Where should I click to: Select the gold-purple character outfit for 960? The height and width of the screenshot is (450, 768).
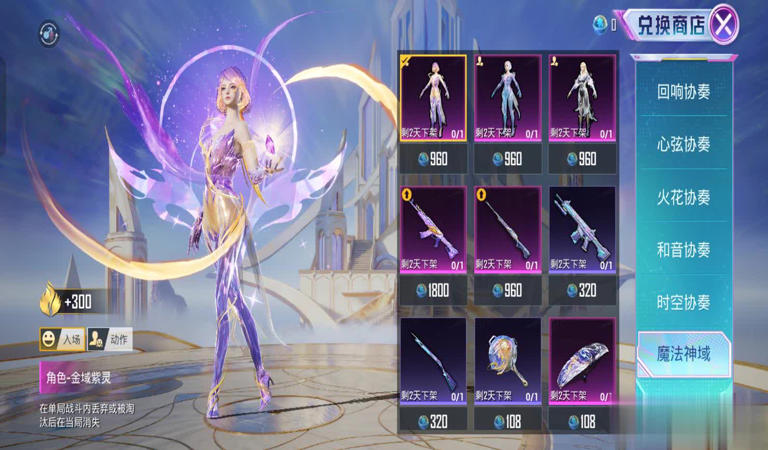click(x=433, y=100)
